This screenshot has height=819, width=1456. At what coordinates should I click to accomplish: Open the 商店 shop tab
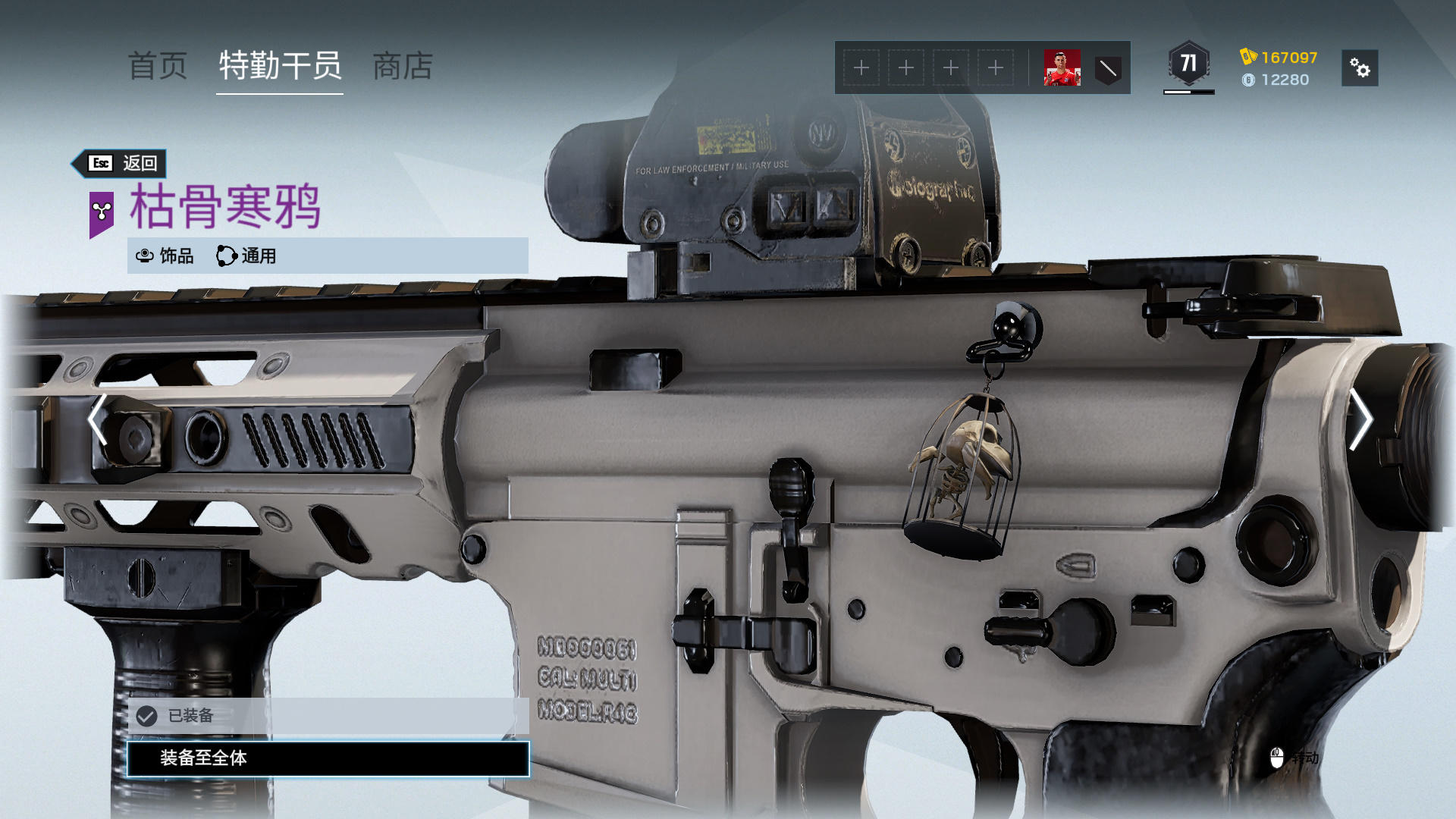tap(403, 66)
